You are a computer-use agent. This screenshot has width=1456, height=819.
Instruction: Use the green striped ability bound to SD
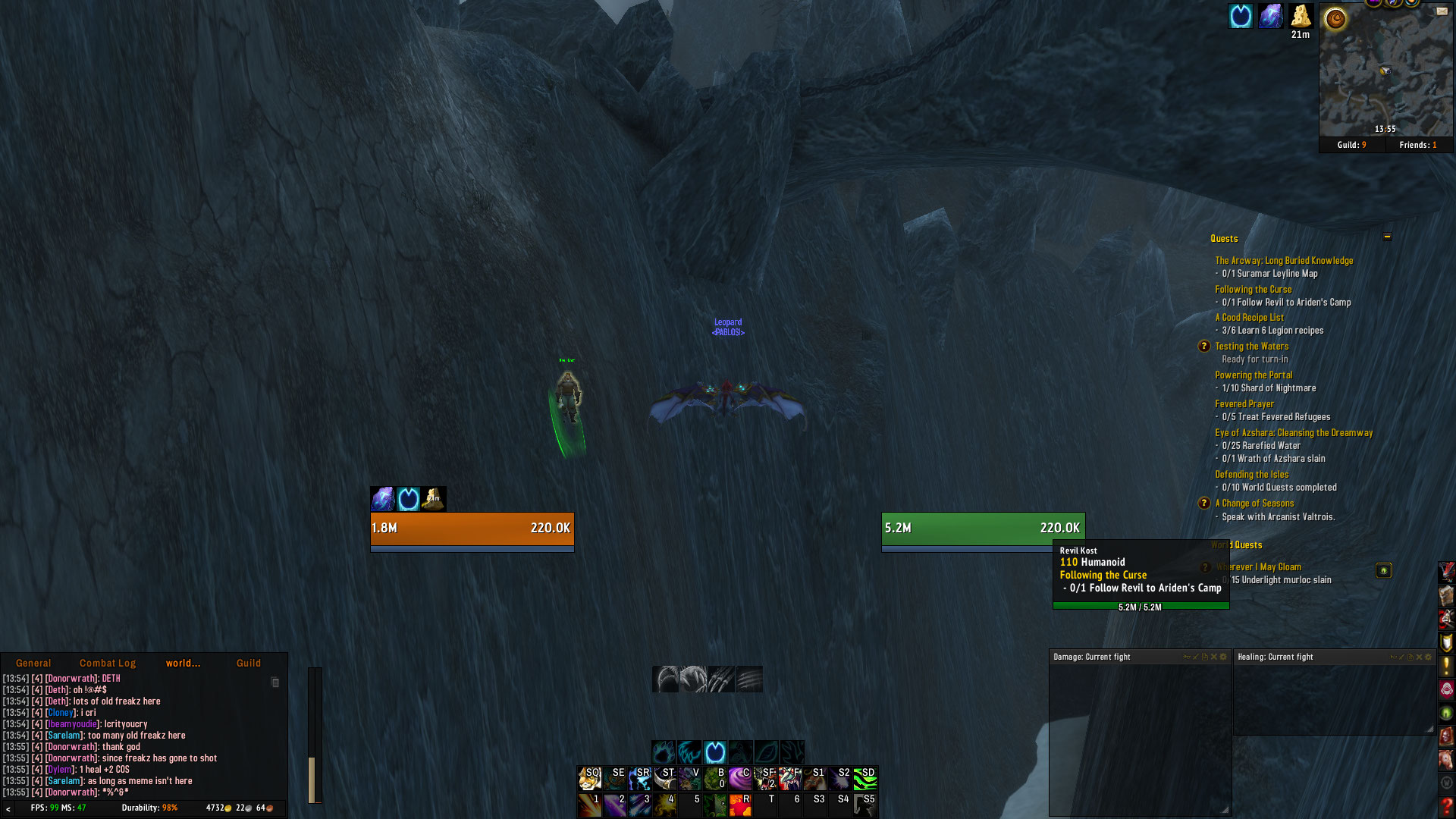click(x=865, y=778)
